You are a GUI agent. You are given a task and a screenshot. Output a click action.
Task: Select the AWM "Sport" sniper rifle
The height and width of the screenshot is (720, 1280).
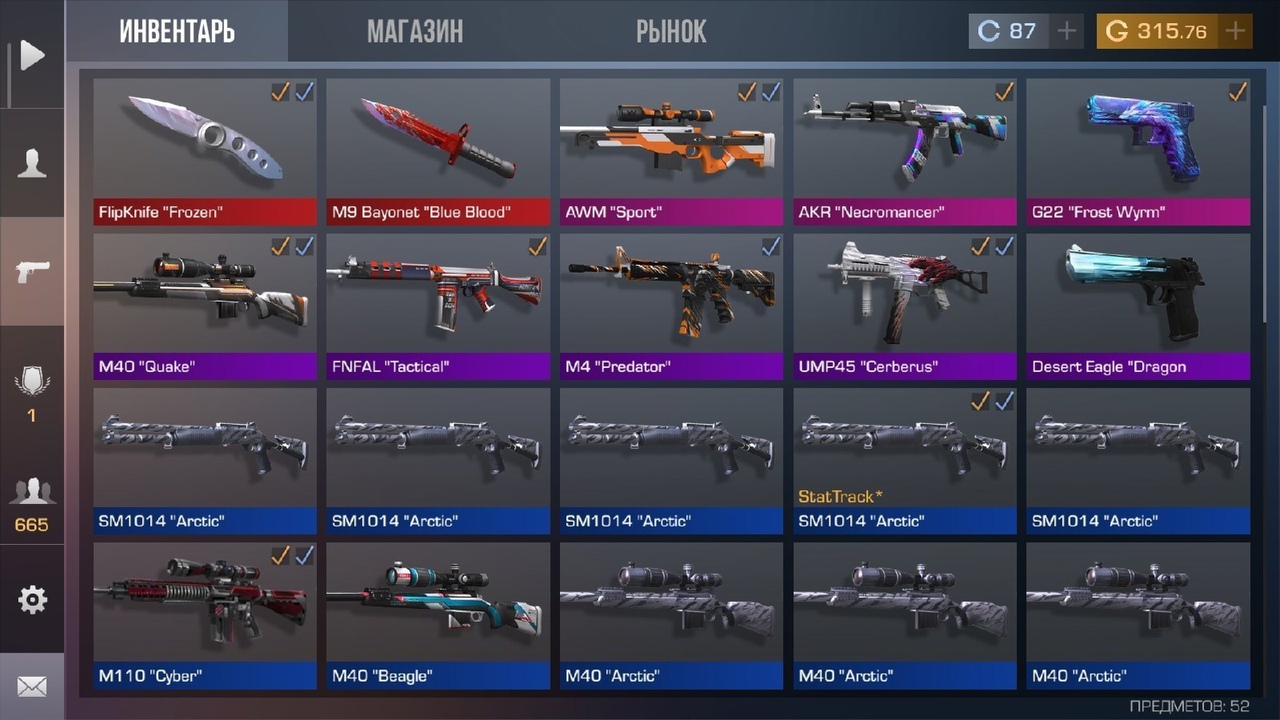[x=671, y=150]
